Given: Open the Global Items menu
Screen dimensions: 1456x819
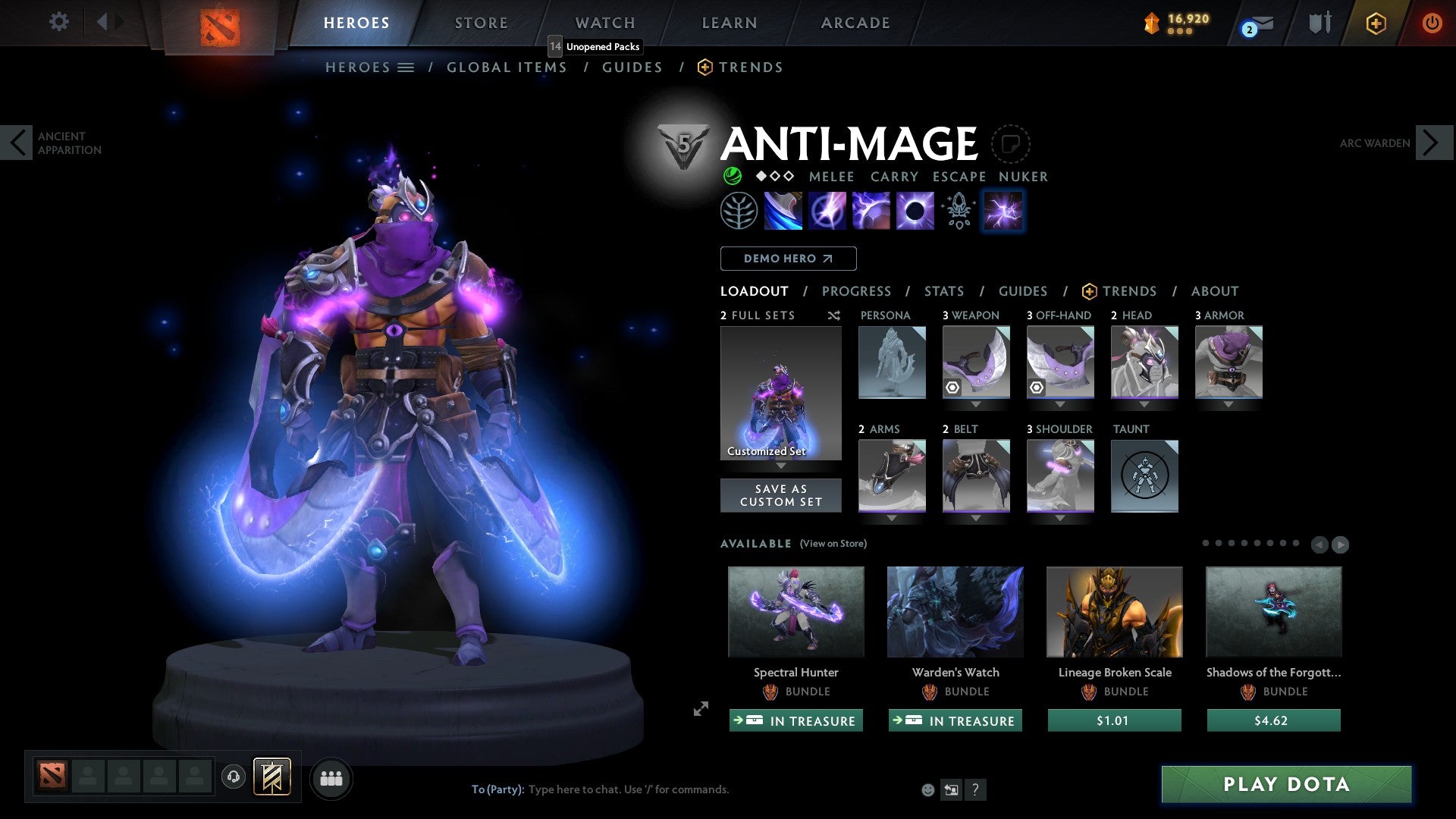Looking at the screenshot, I should tap(507, 67).
